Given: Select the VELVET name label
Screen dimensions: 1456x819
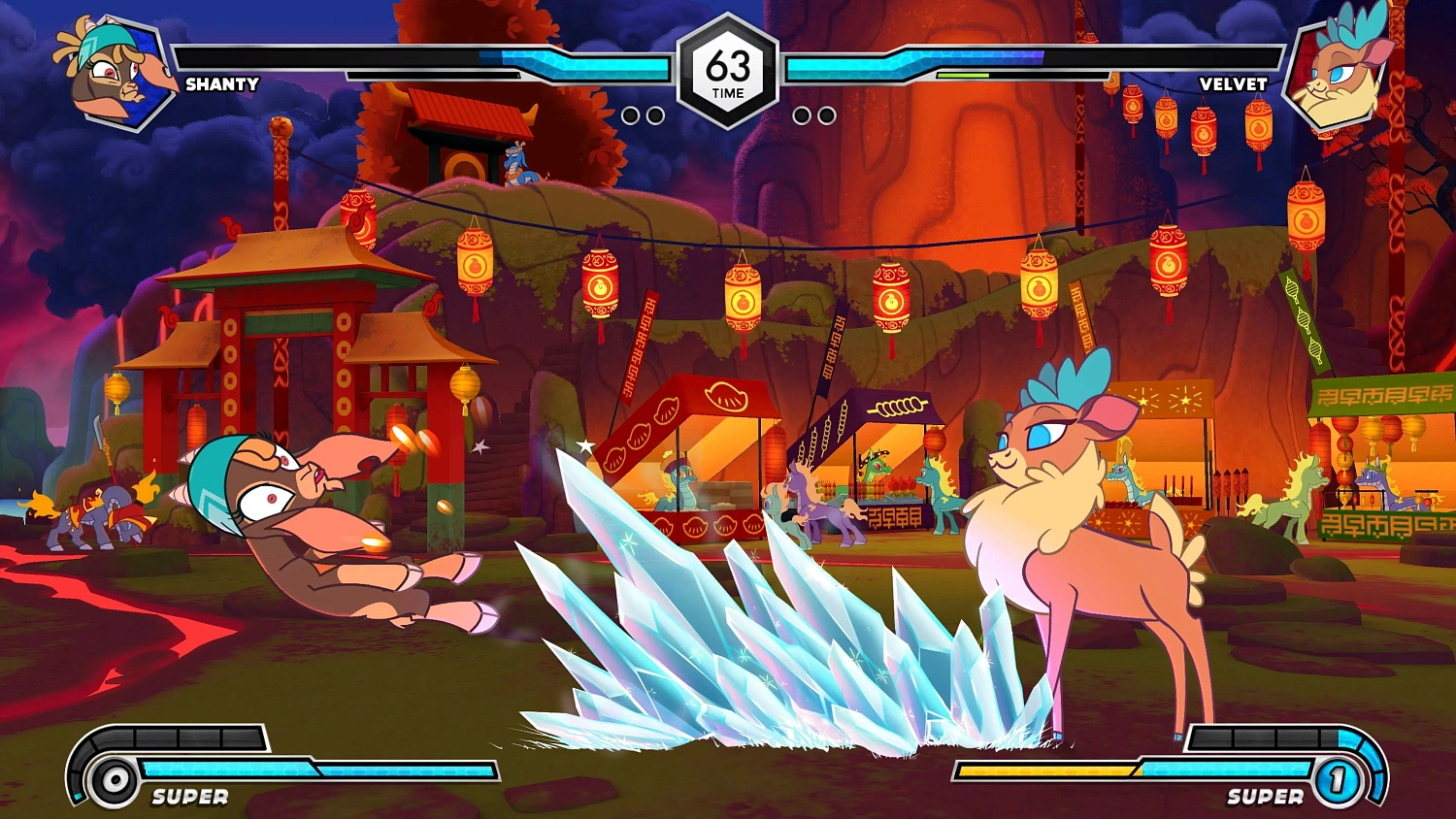Looking at the screenshot, I should (1232, 85).
